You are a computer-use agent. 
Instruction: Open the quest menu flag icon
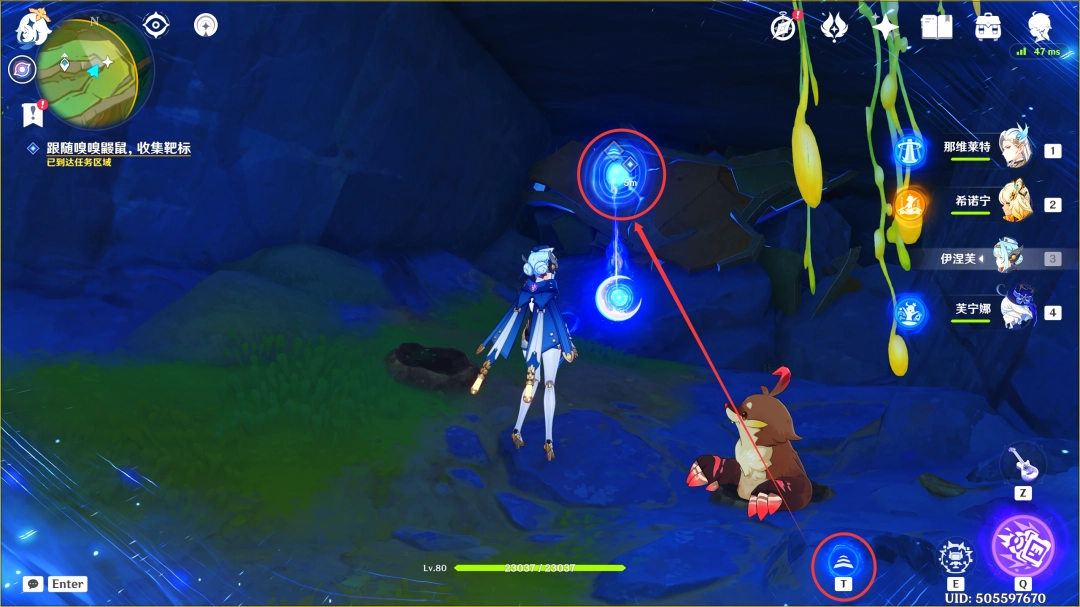[32, 114]
